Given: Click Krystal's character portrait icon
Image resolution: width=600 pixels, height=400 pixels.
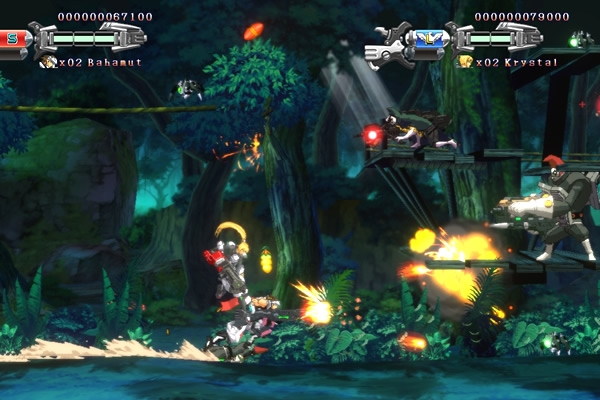Looking at the screenshot, I should tap(466, 62).
